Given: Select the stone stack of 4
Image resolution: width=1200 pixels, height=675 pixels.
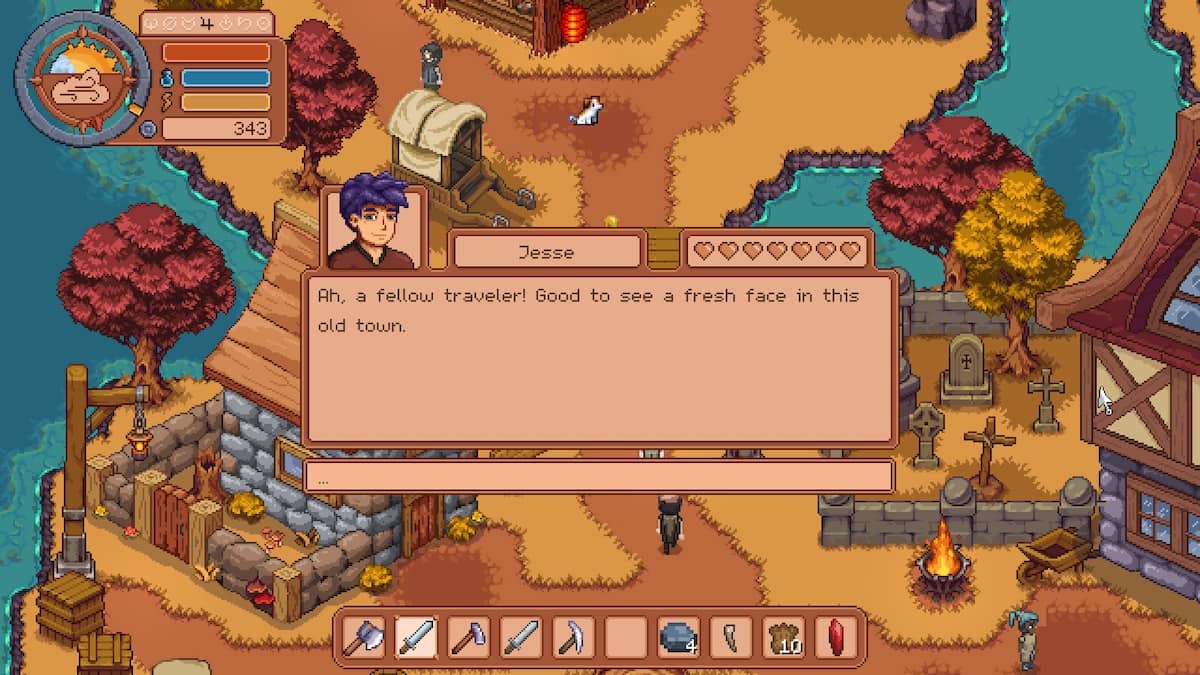Looking at the screenshot, I should 677,637.
